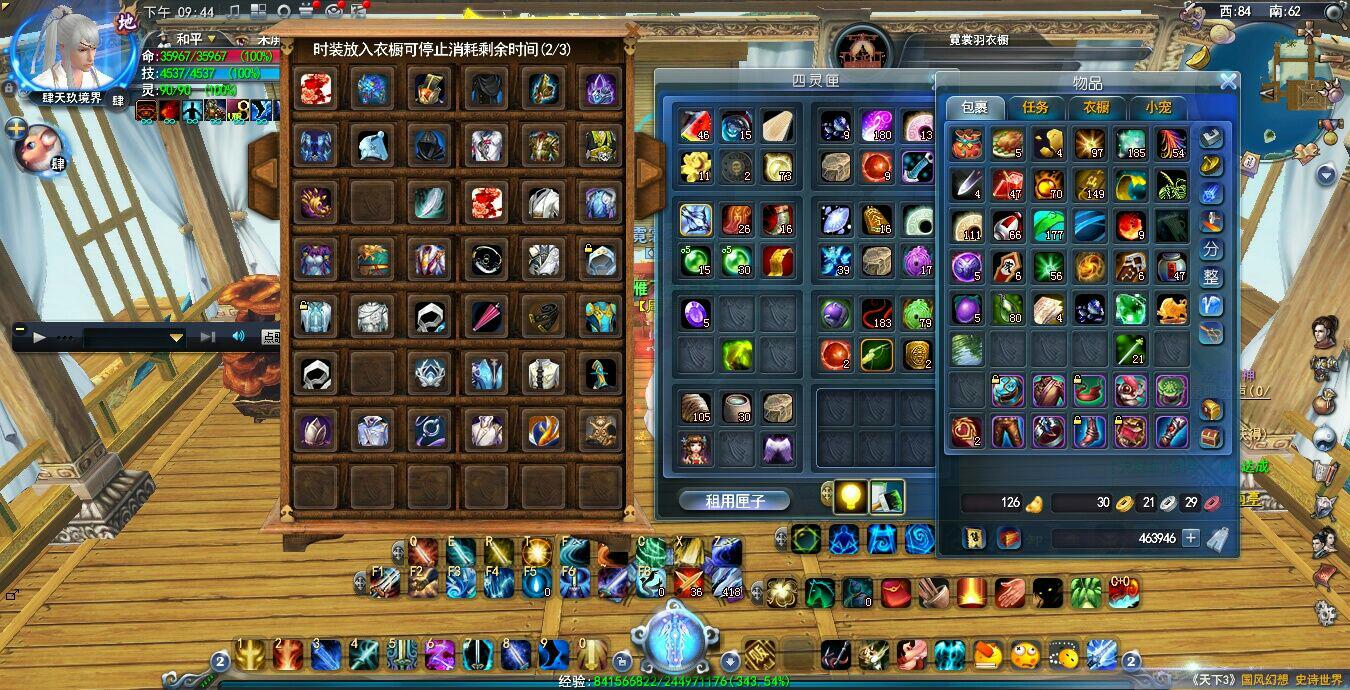The image size is (1350, 690).
Task: Close the 物品 inventory window
Action: click(1228, 82)
